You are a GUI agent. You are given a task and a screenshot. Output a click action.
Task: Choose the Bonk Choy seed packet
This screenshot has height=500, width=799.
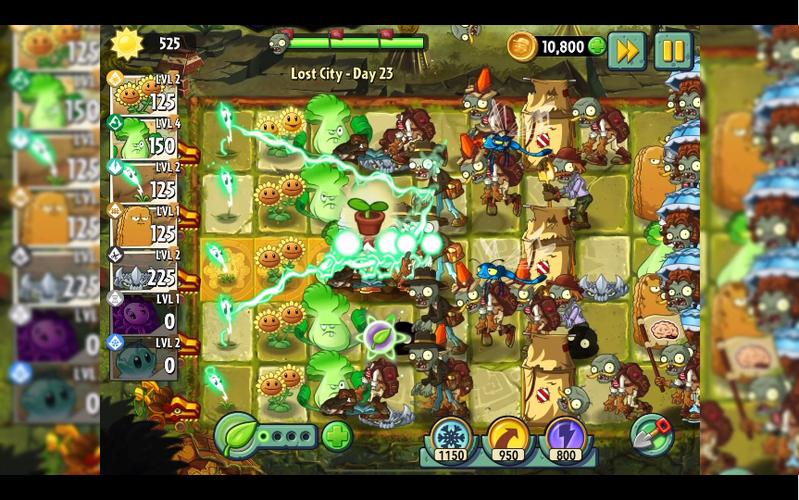point(143,139)
